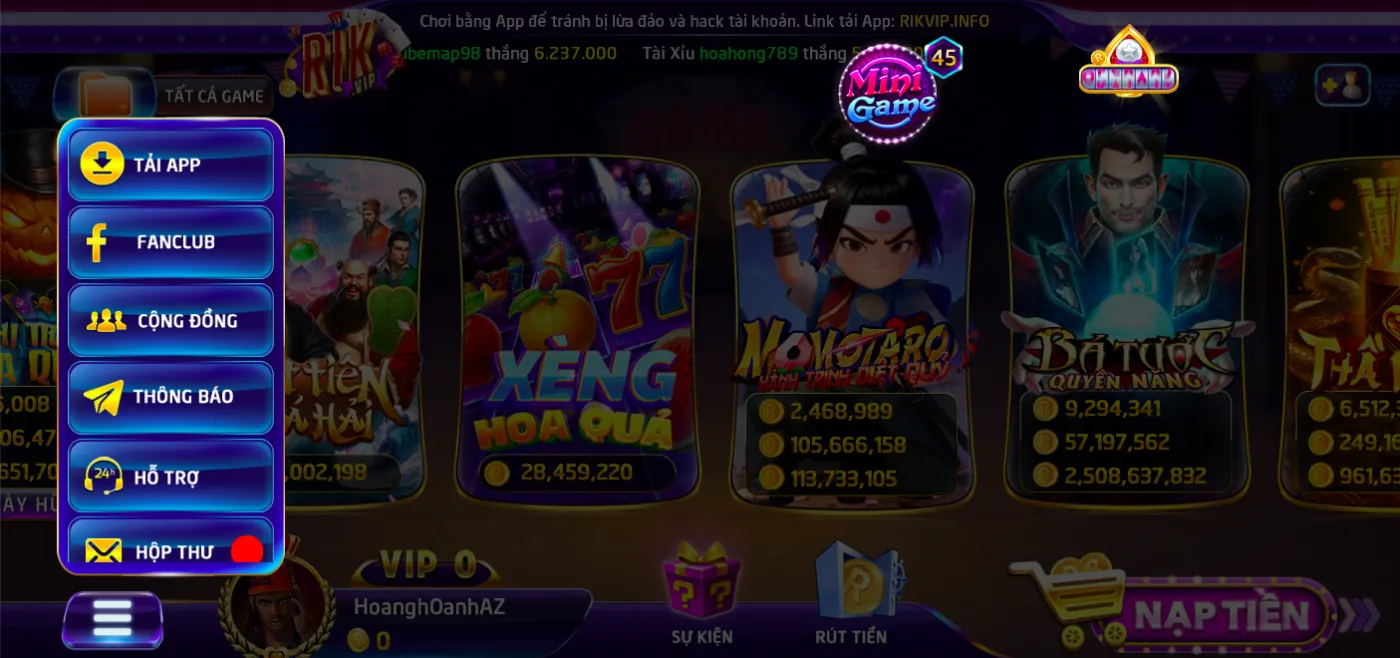Open the Mini Game bubble

click(887, 95)
